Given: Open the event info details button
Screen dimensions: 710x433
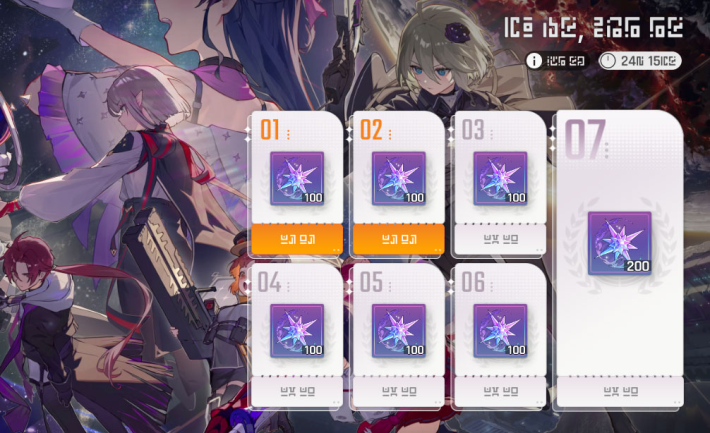Looking at the screenshot, I should (x=563, y=61).
